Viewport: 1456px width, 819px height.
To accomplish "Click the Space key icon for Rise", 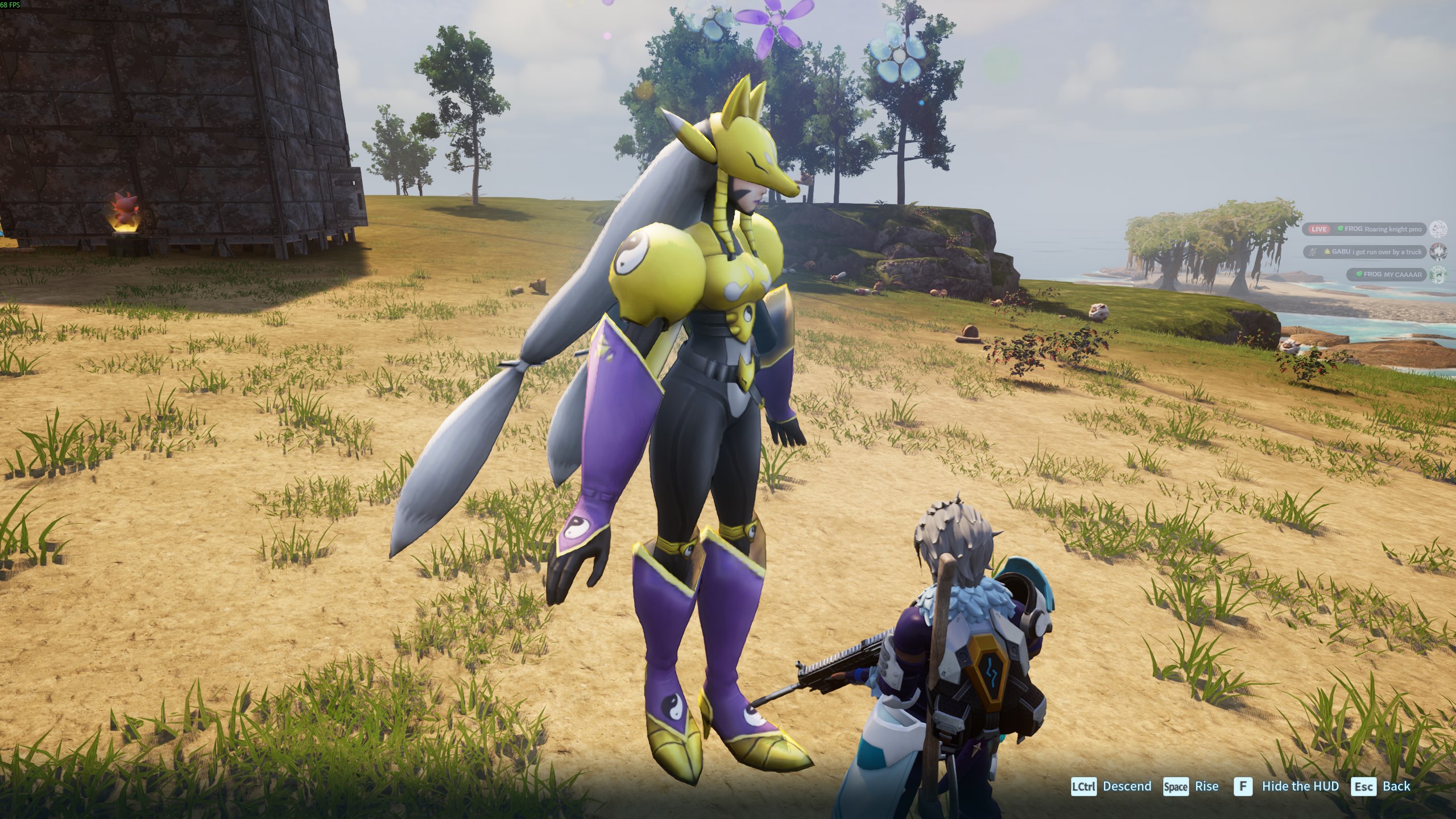I will pos(1176,787).
